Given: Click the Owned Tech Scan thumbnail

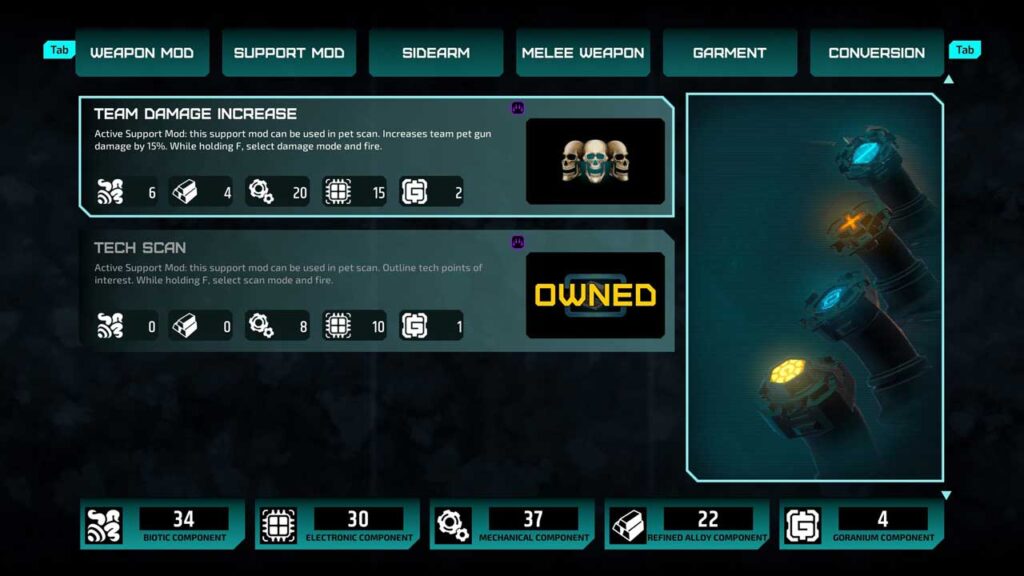Looking at the screenshot, I should coord(595,295).
